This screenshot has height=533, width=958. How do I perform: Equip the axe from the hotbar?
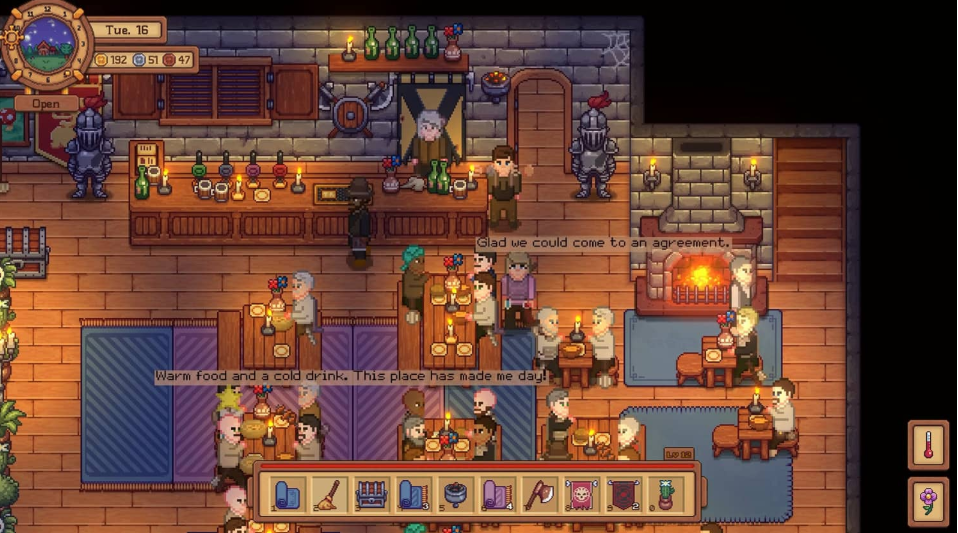pos(539,494)
